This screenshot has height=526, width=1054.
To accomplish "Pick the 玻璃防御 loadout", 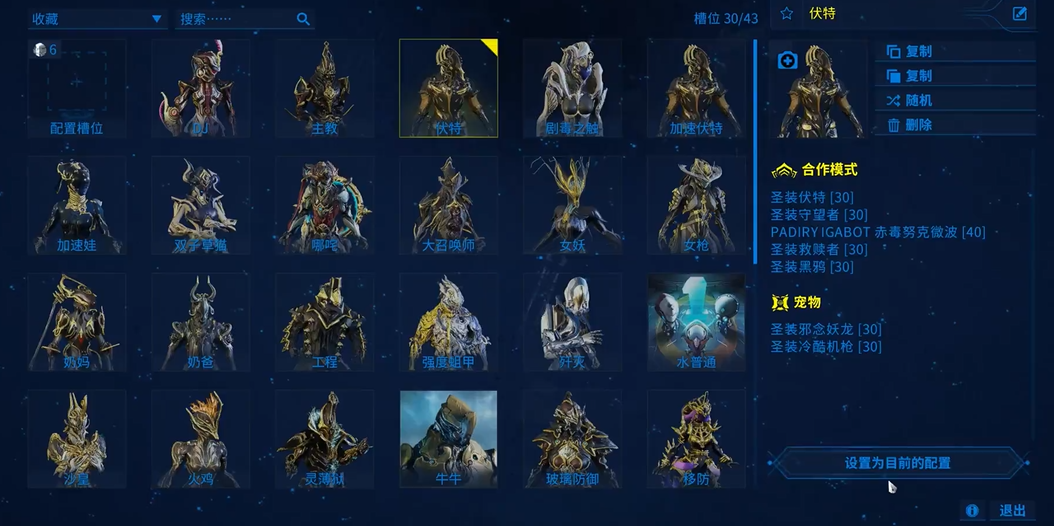I will coord(572,439).
